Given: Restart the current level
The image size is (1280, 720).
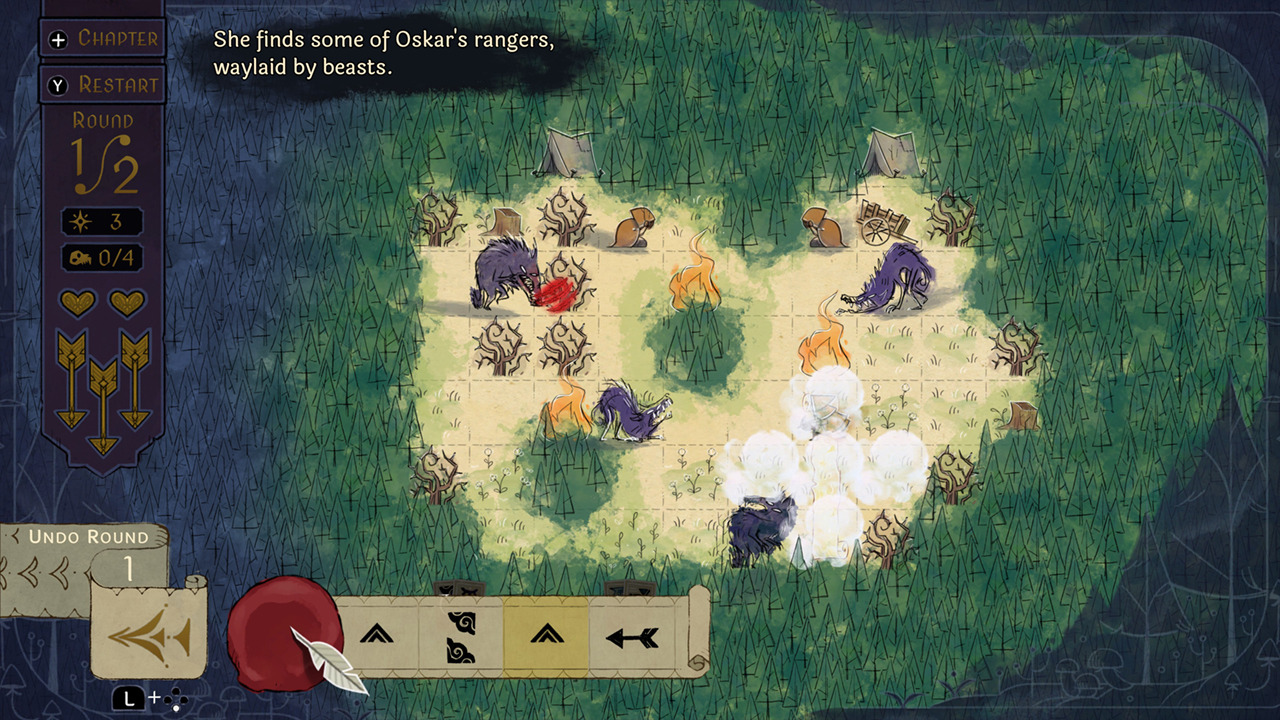Looking at the screenshot, I should click(102, 85).
